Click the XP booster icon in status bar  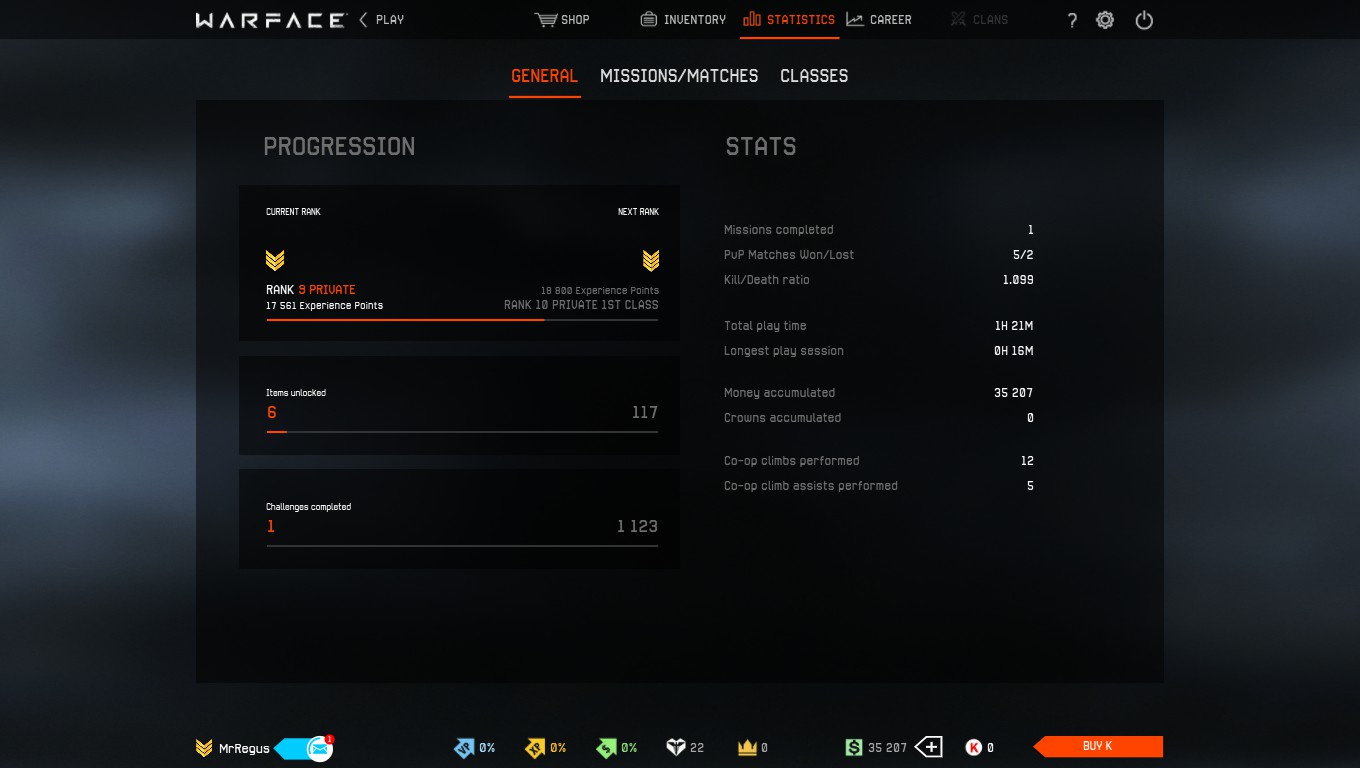[534, 747]
